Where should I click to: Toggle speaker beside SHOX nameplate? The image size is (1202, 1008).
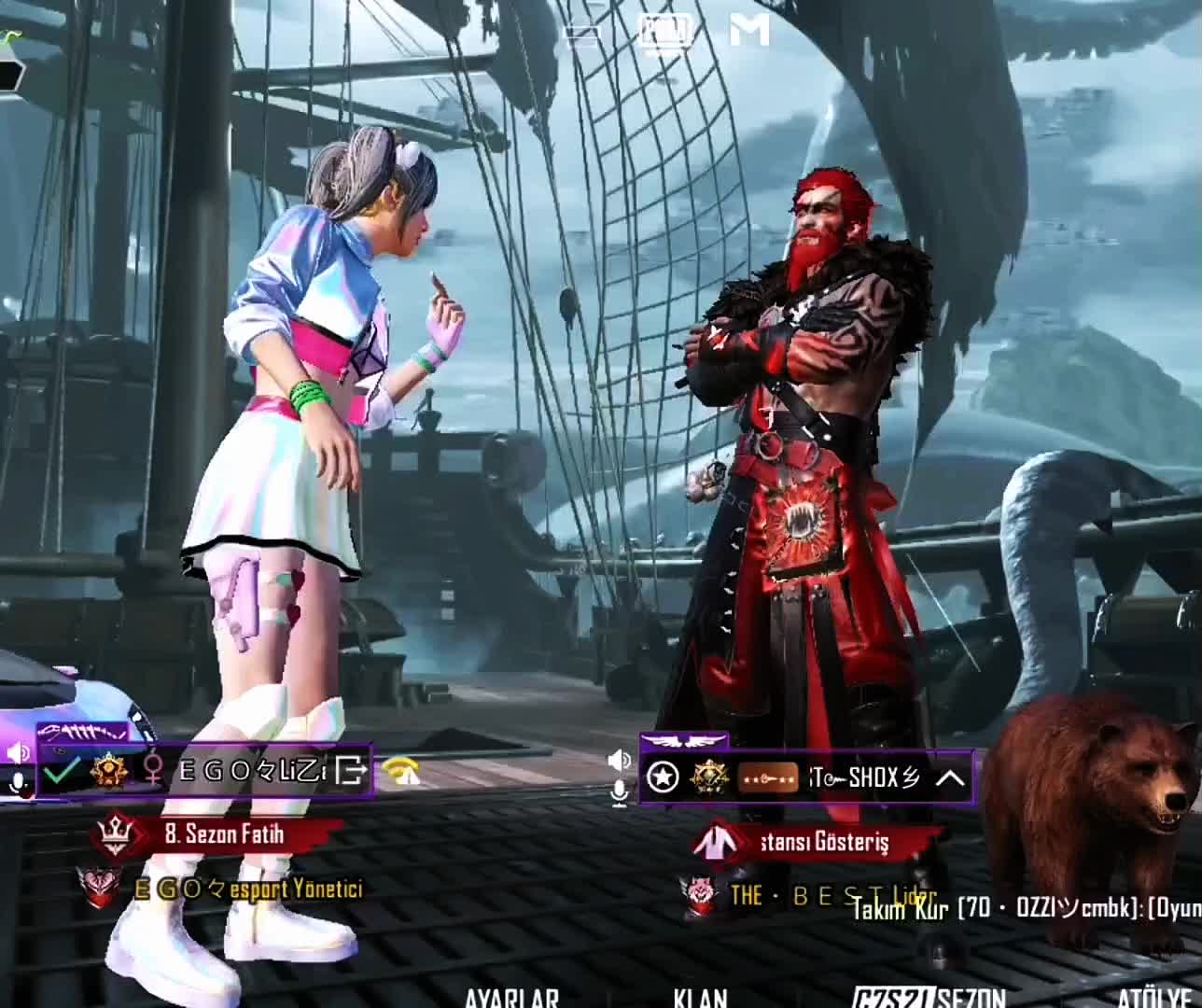pyautogui.click(x=619, y=761)
